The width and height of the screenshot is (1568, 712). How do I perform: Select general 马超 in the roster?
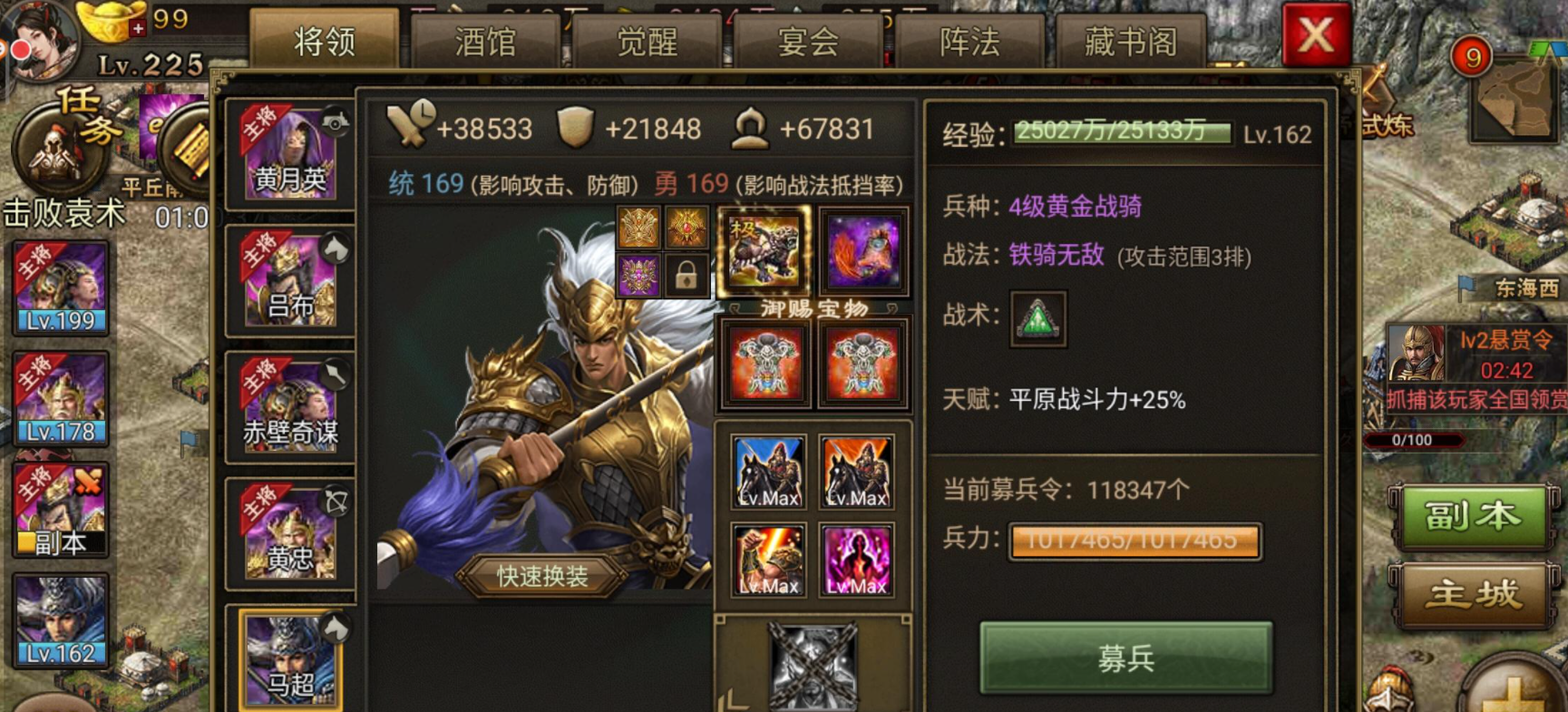coord(290,662)
